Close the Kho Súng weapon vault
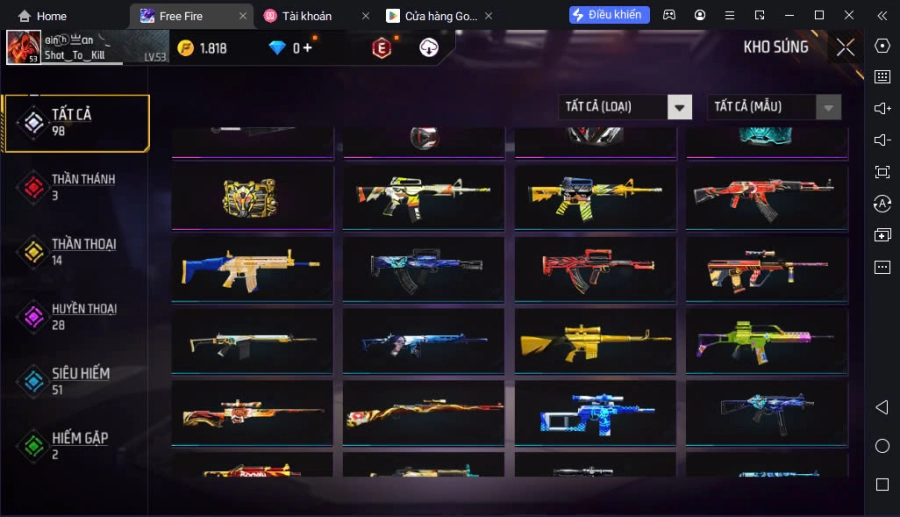The width and height of the screenshot is (900, 517). point(846,47)
